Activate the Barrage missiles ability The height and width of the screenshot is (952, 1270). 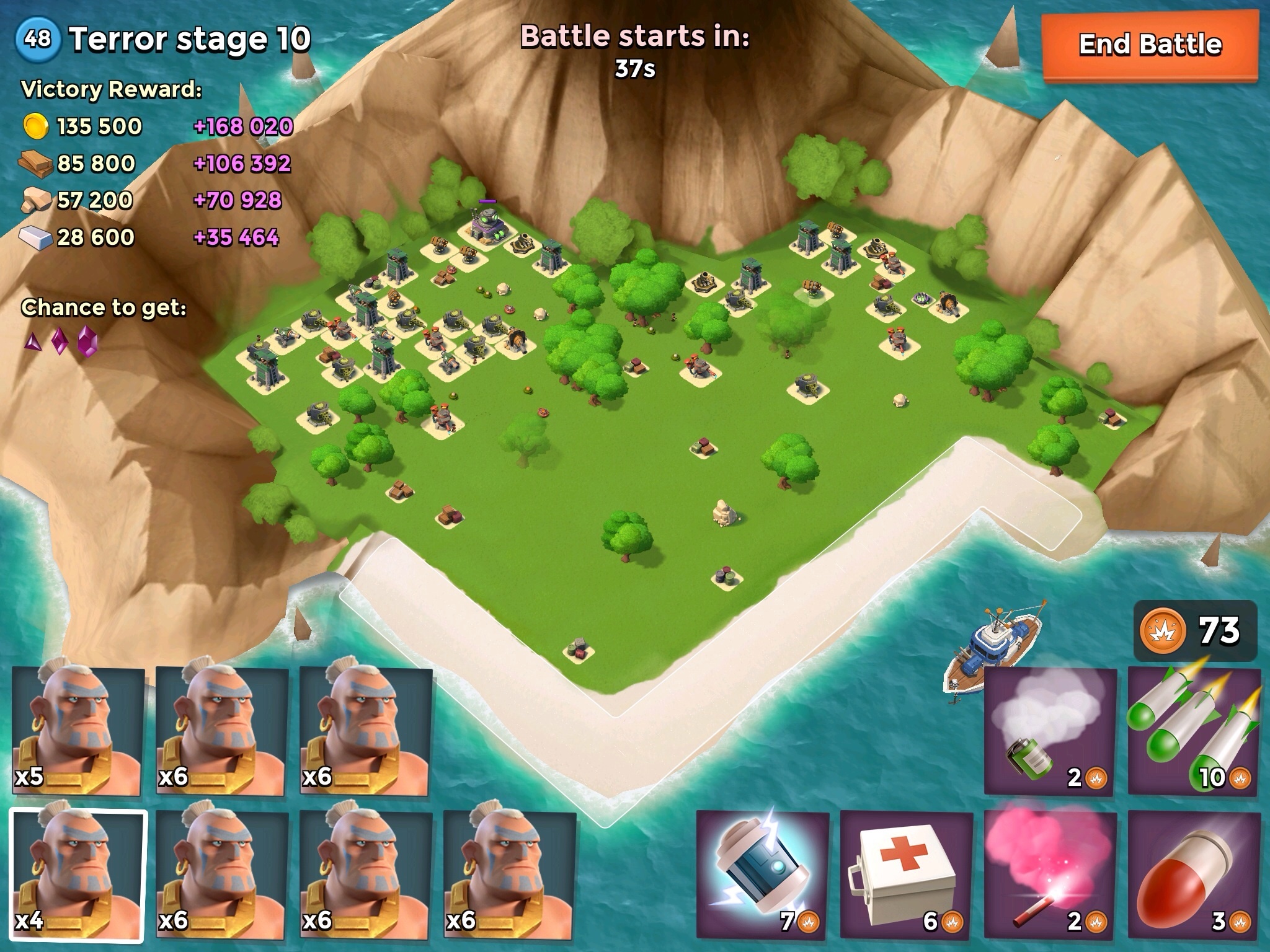(1194, 730)
